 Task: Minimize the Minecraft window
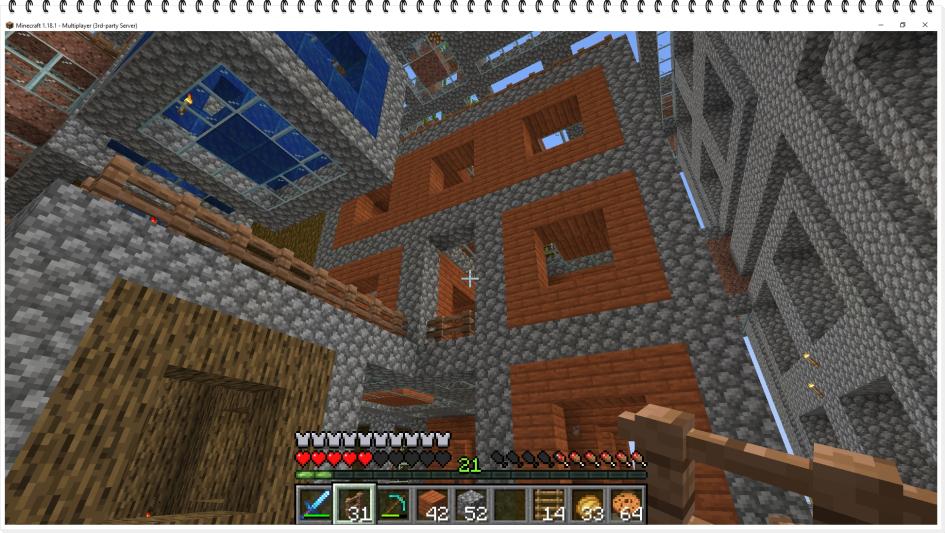tap(881, 25)
